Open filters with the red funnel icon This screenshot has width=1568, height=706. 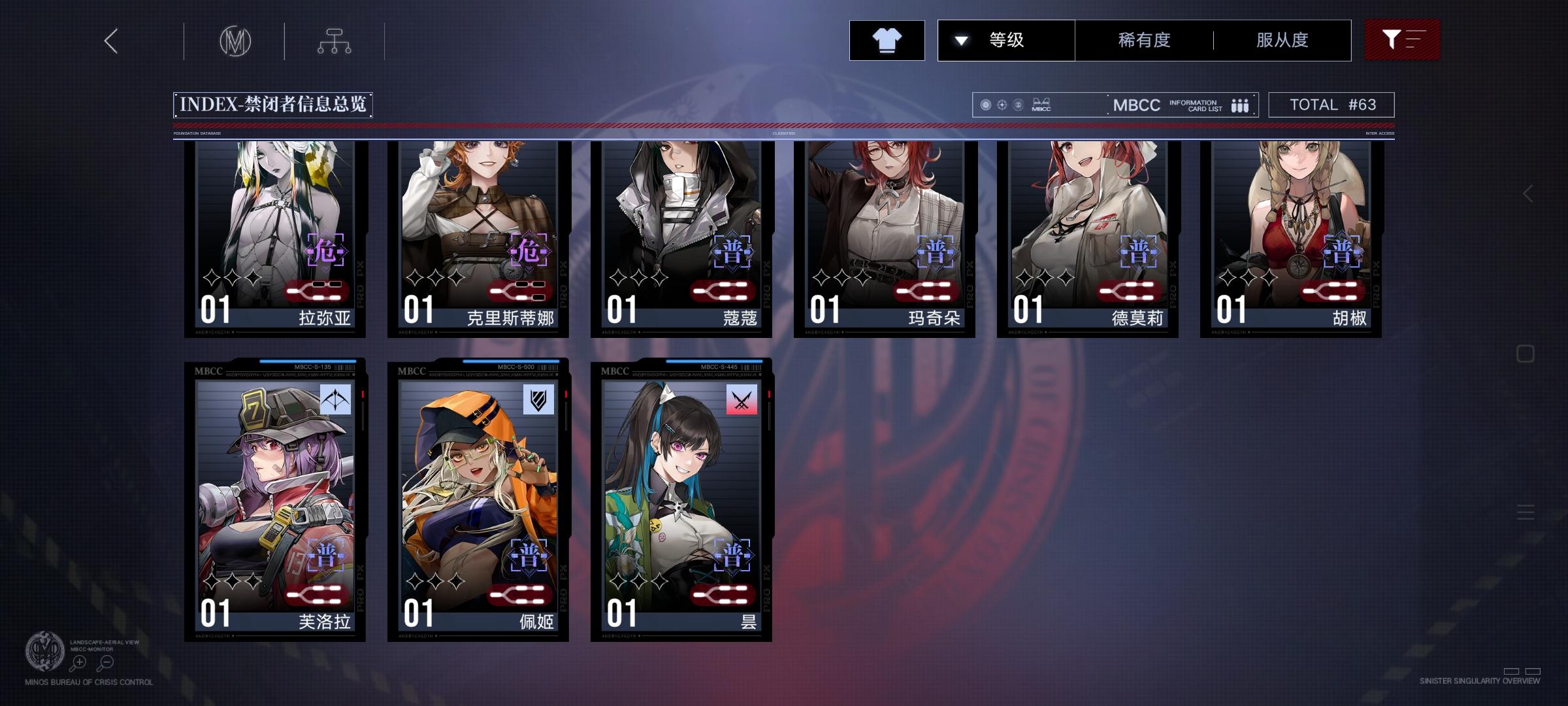1402,39
